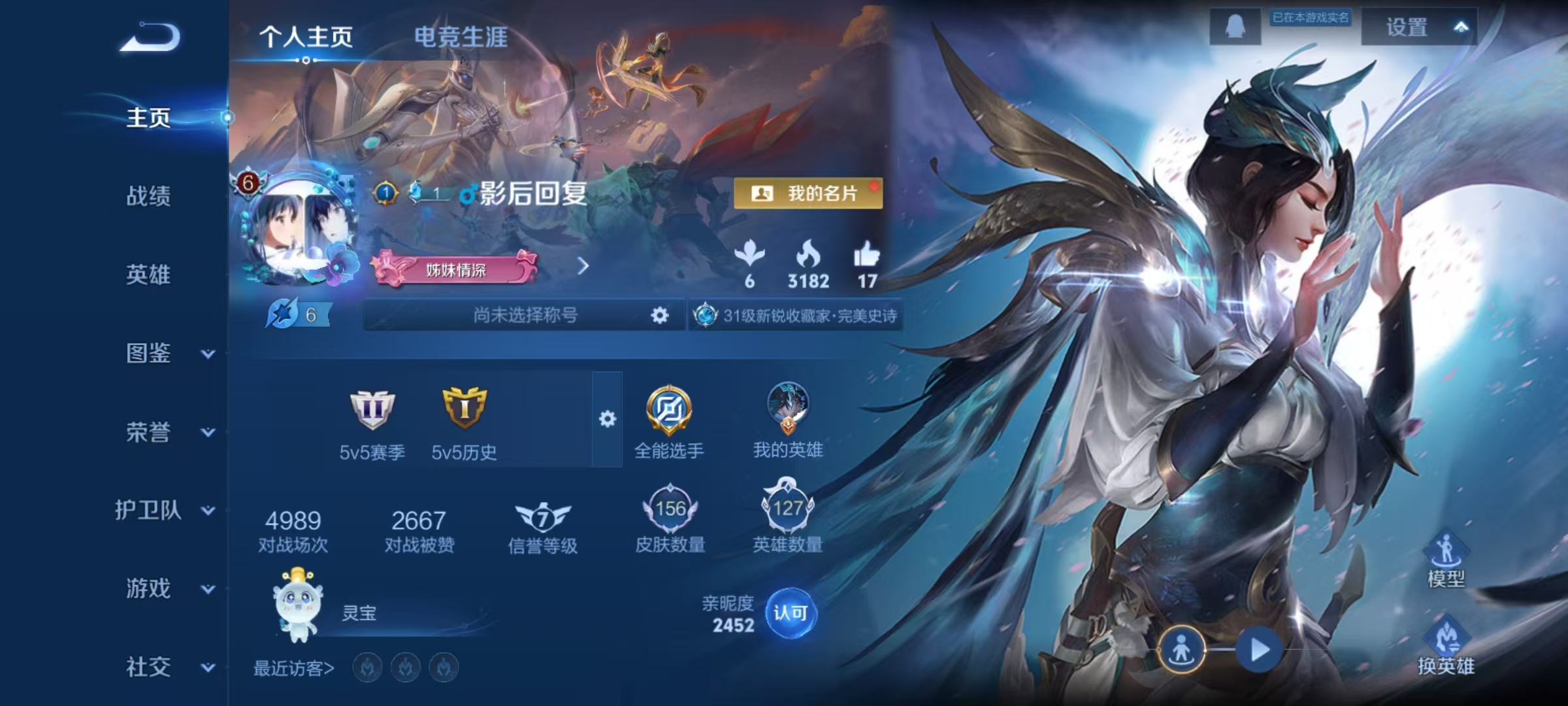Expand the 图鉴 sidebar menu

coord(149,353)
